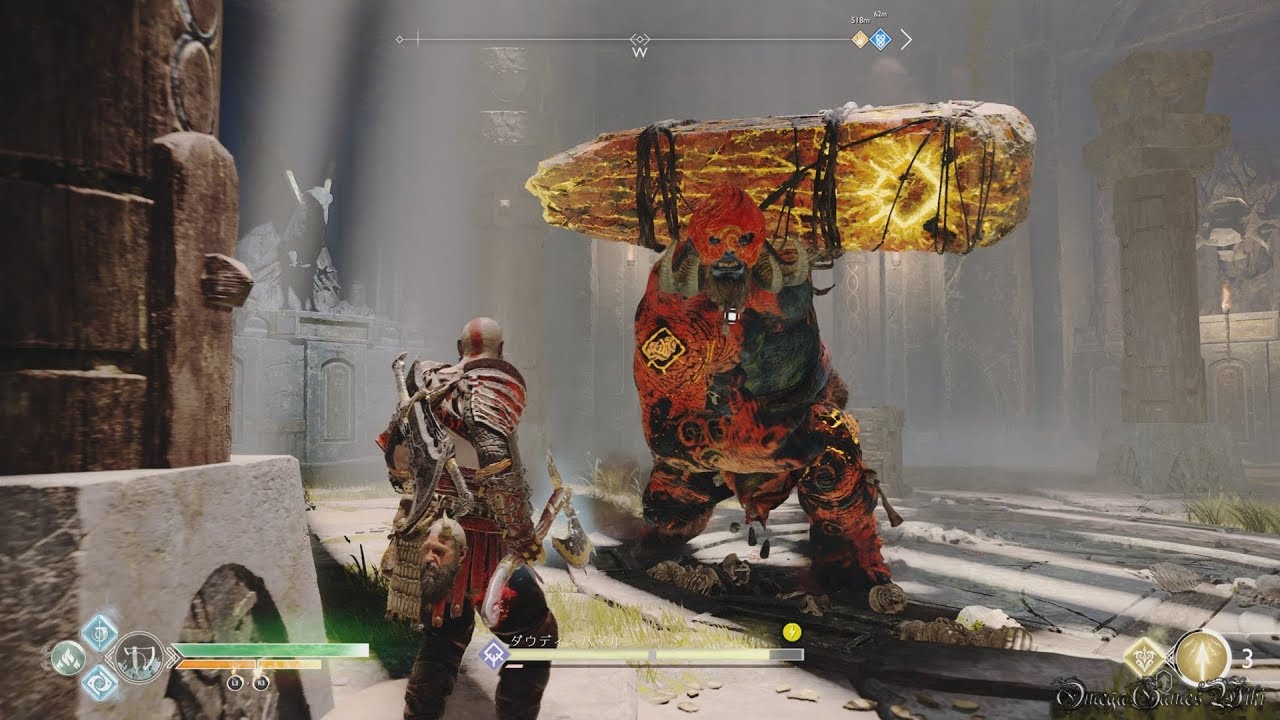Select the blue diamond compass marker
This screenshot has width=1280, height=720.
(x=880, y=39)
